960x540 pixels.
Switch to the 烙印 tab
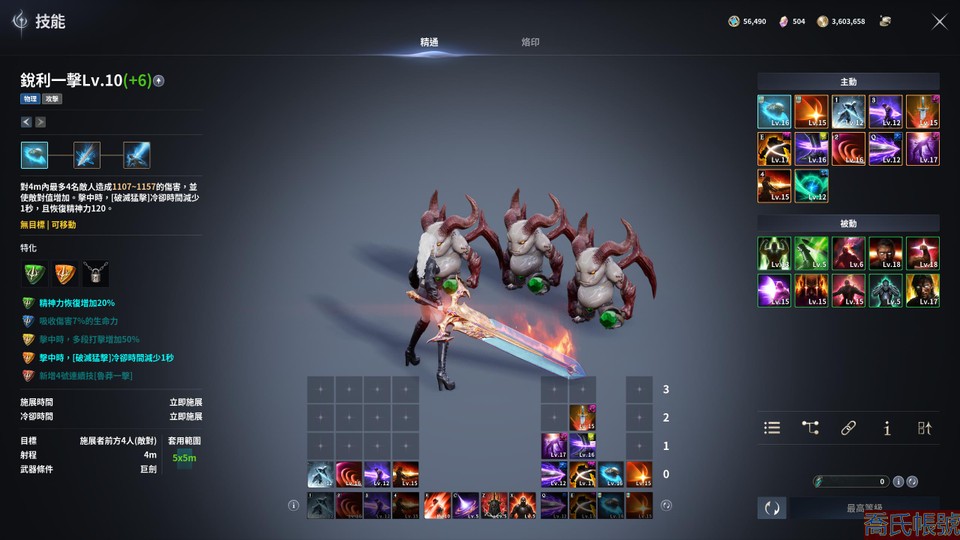[530, 42]
